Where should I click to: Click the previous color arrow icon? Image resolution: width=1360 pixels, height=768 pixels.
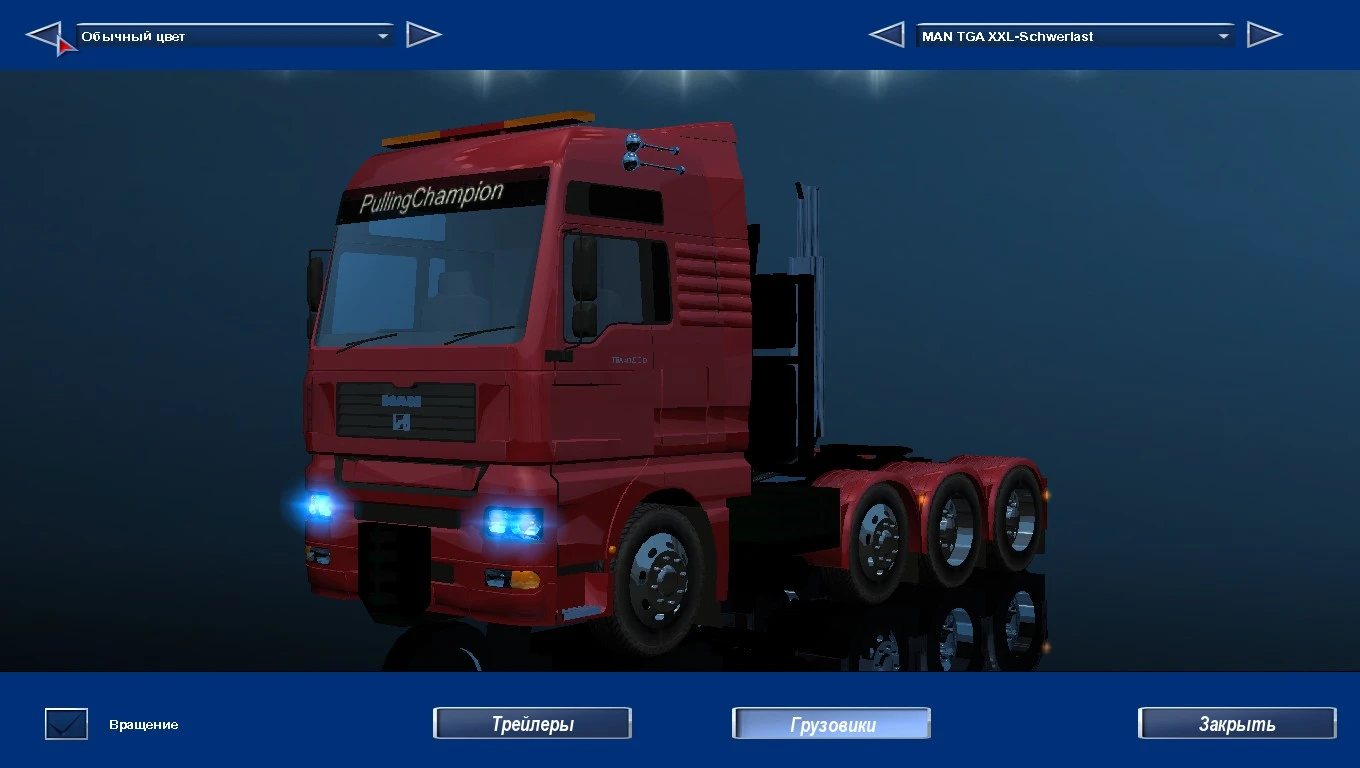pyautogui.click(x=48, y=34)
